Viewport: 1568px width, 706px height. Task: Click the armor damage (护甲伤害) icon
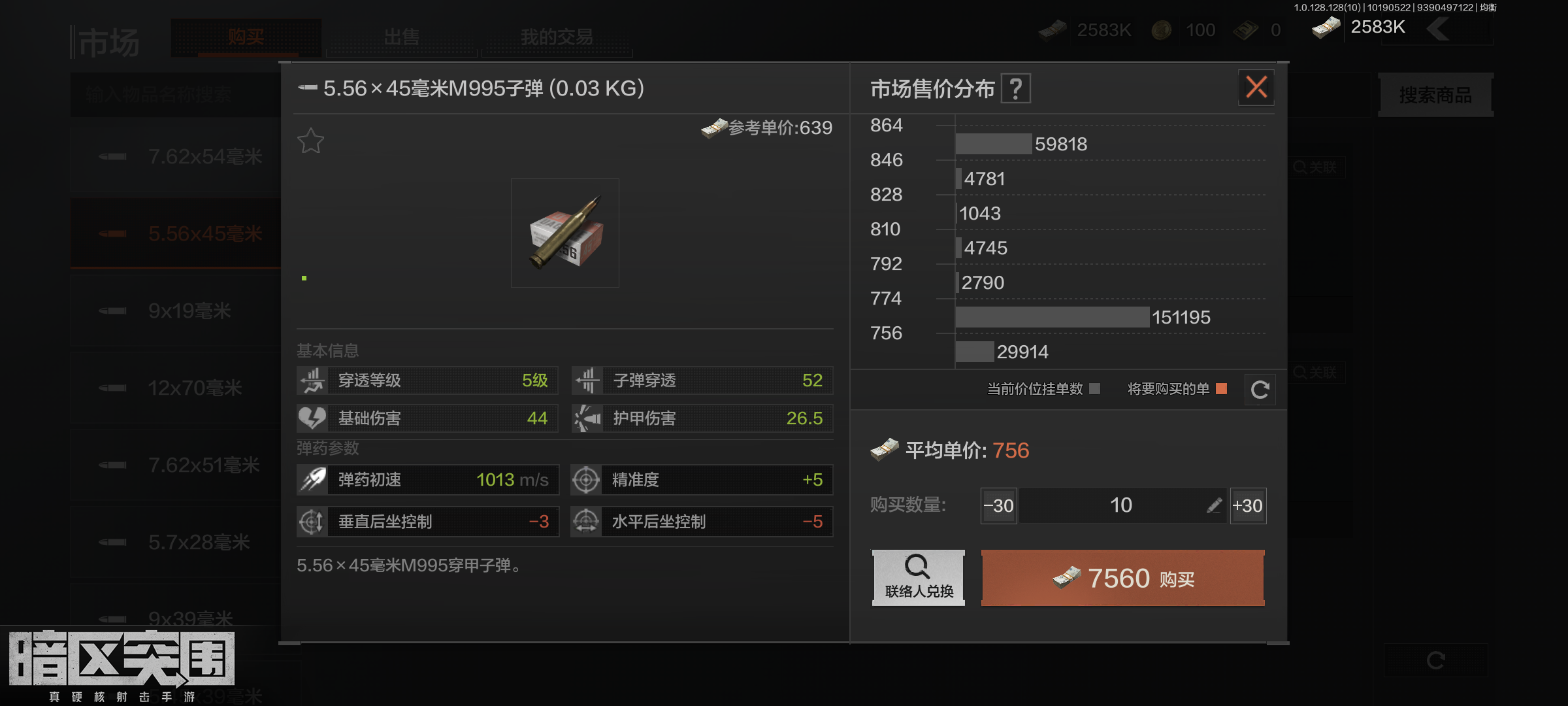(587, 418)
